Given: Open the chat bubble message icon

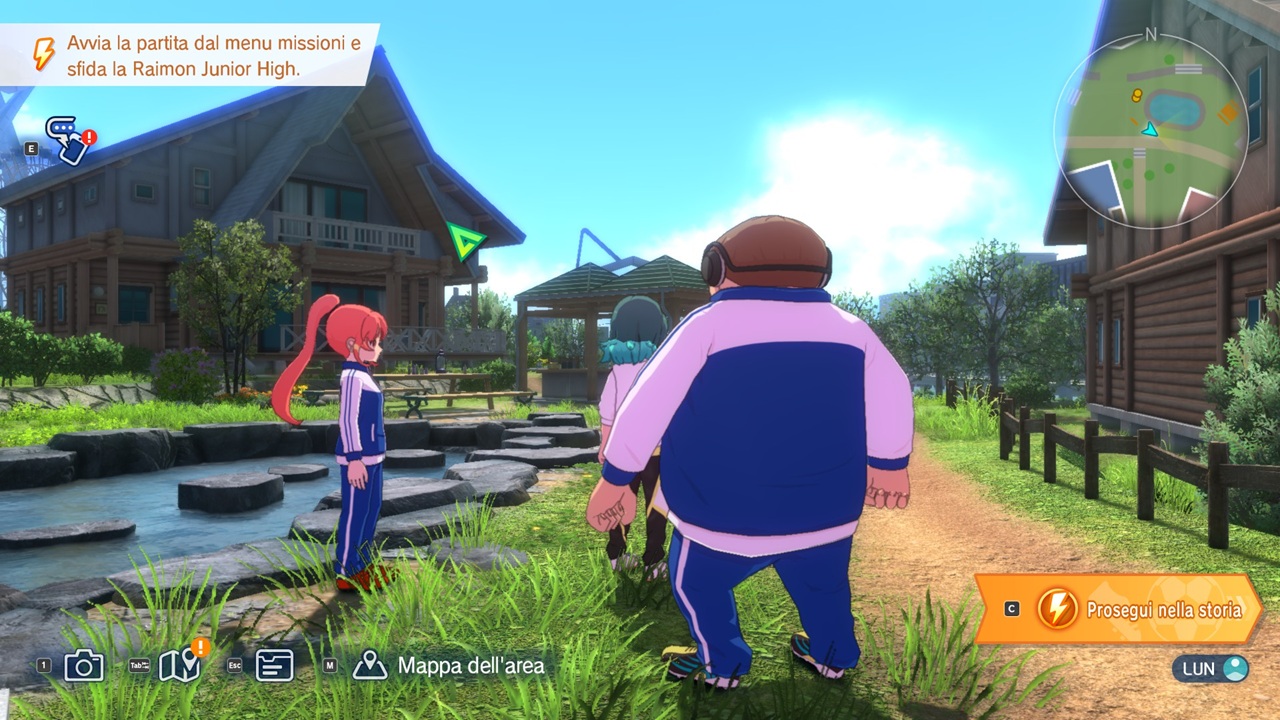Looking at the screenshot, I should pyautogui.click(x=68, y=140).
